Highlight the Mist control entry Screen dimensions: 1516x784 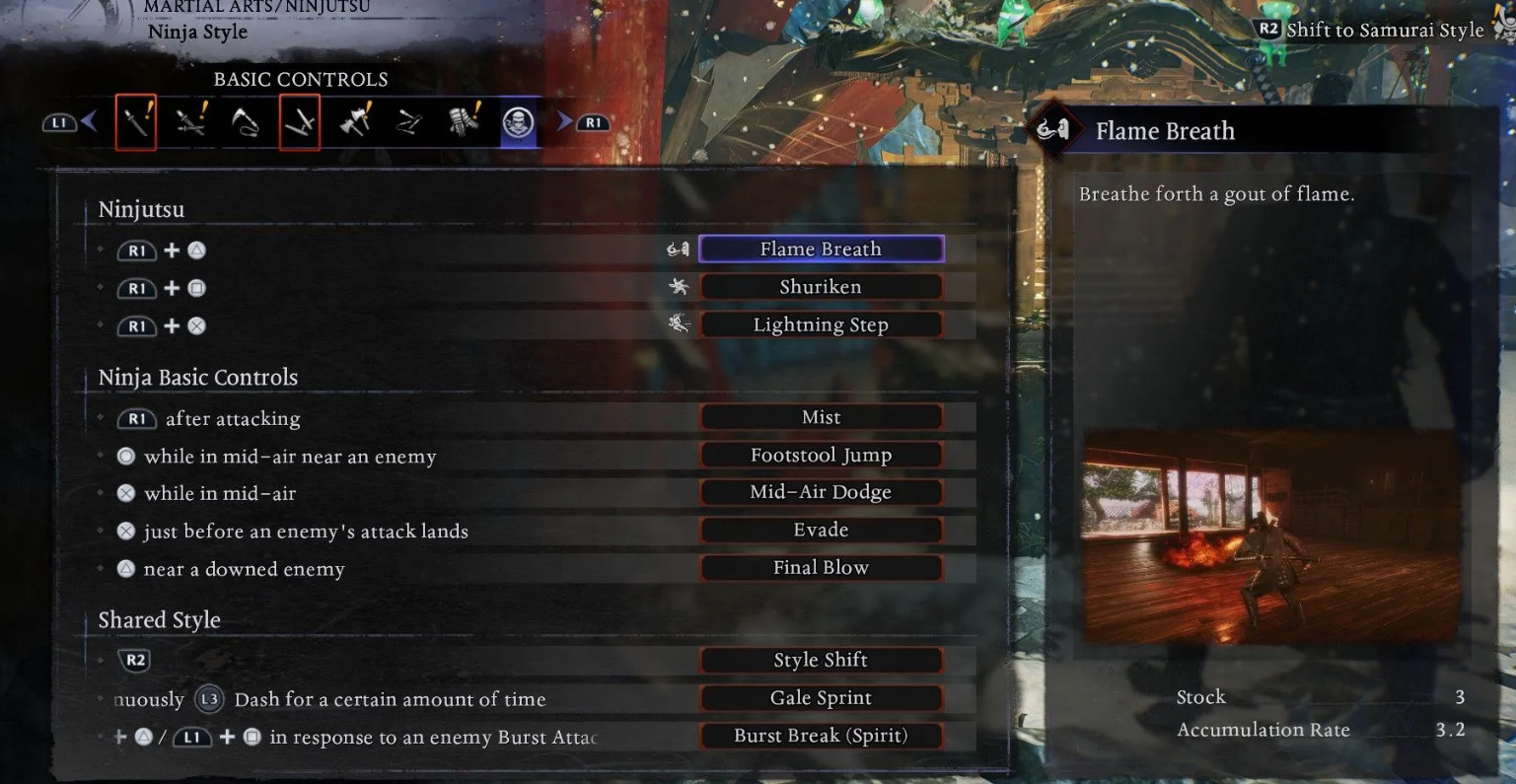click(821, 417)
